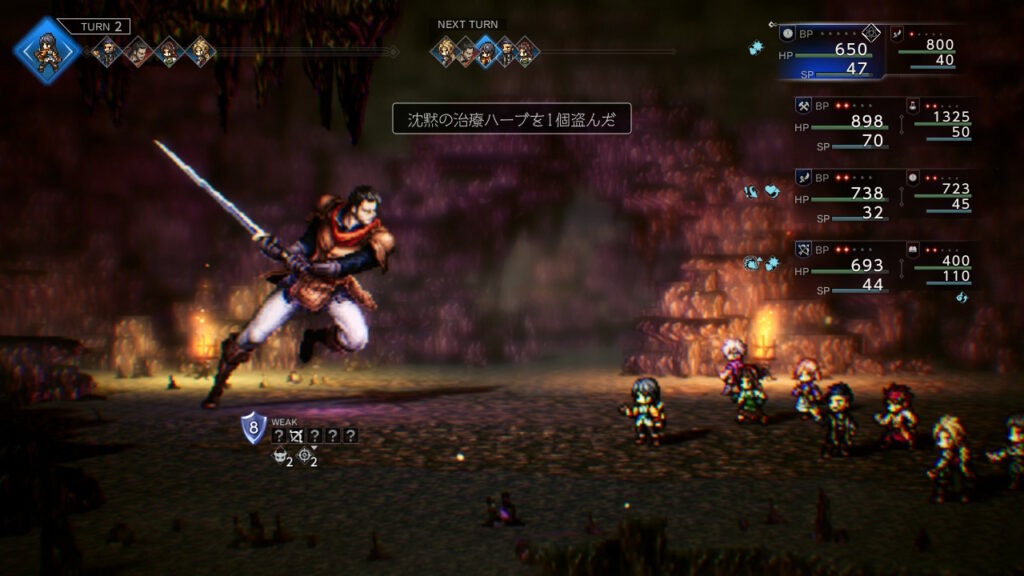
Task: Select the highlighted blue portrait under Next Turn
Action: pos(486,50)
